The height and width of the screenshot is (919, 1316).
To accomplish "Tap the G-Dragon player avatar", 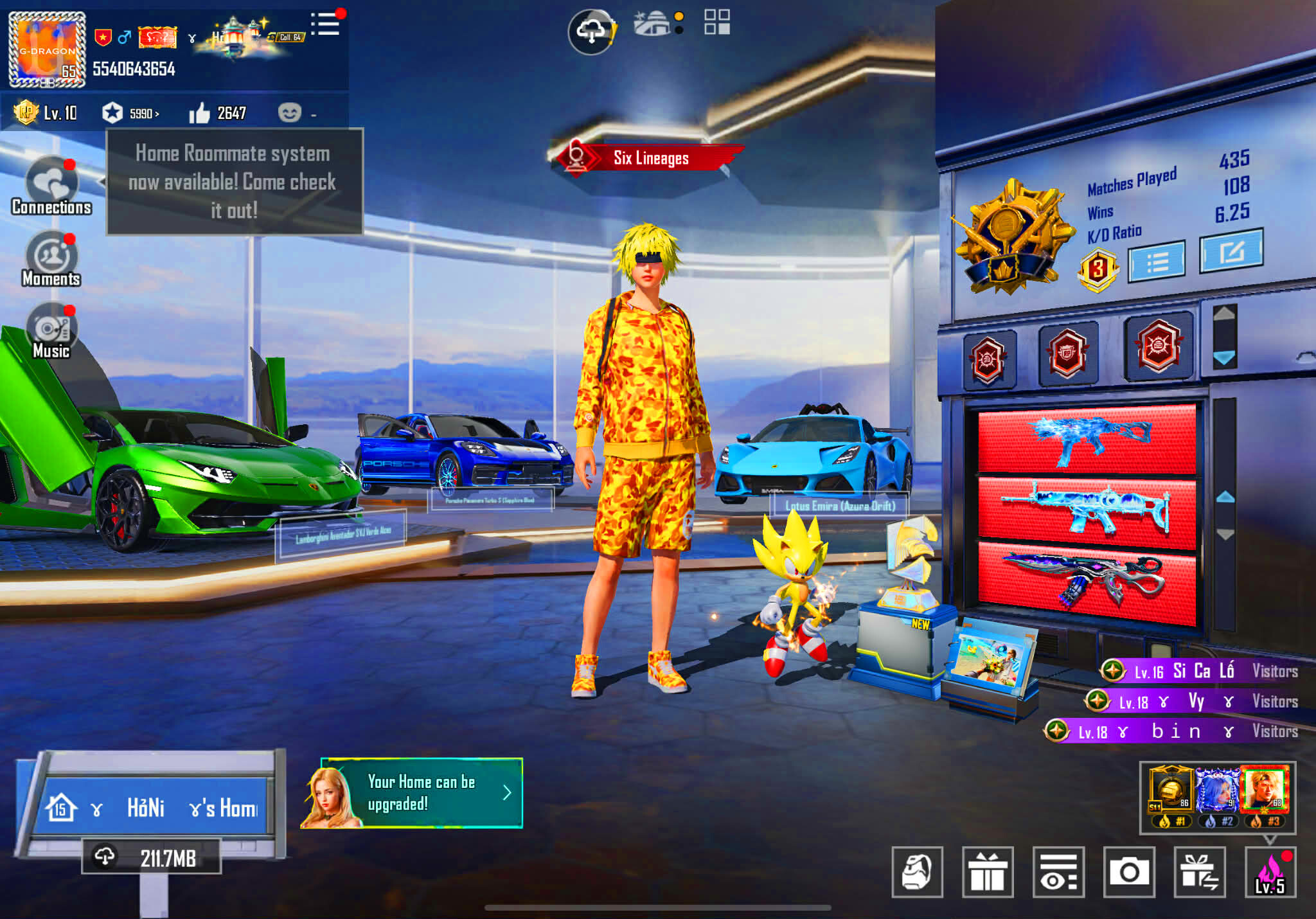I will (47, 49).
